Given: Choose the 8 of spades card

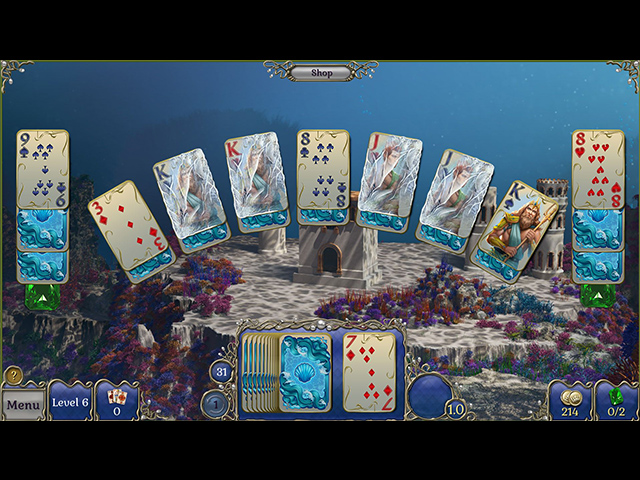Looking at the screenshot, I should [322, 170].
